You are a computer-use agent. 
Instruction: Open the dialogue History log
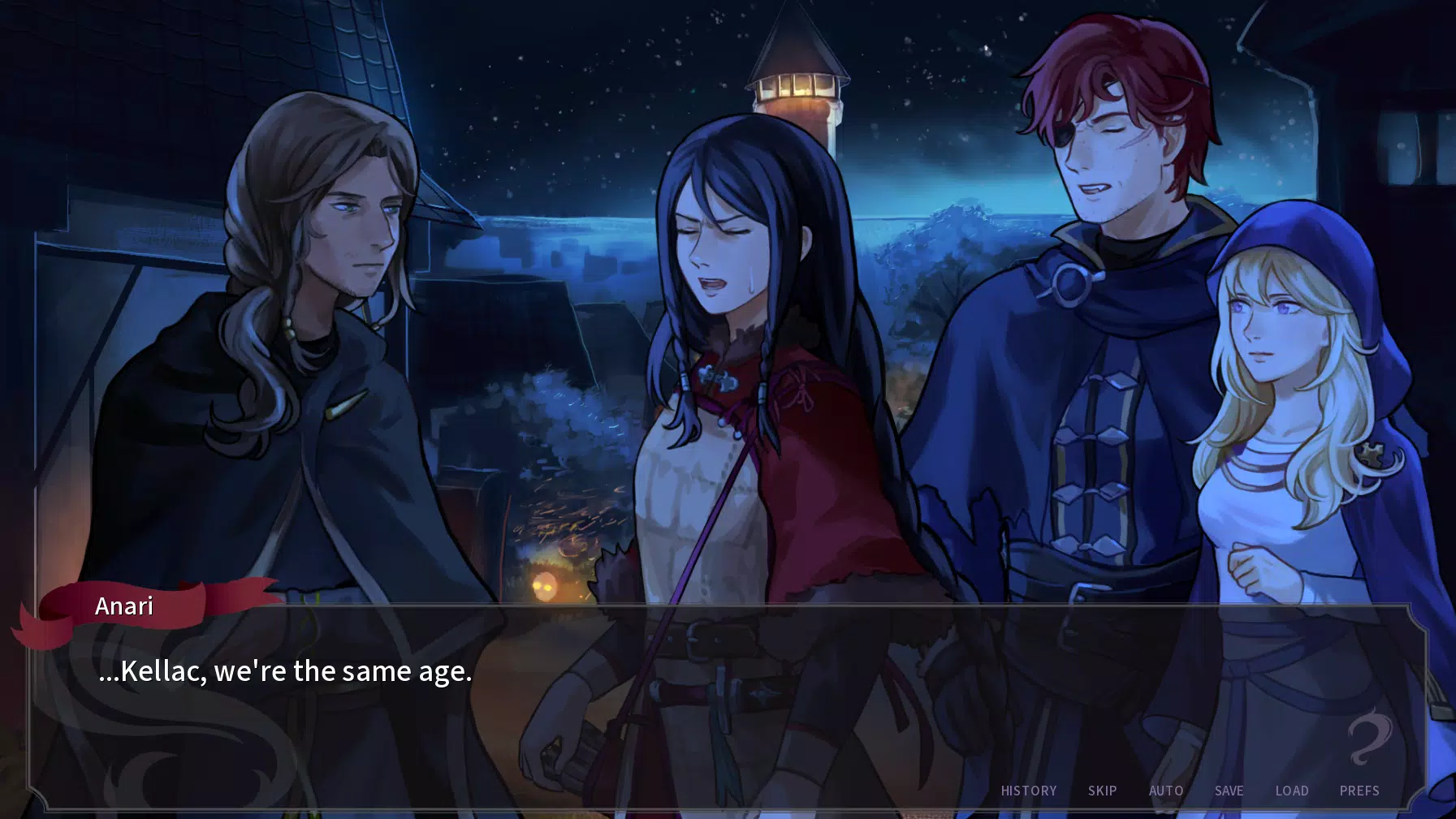click(x=1028, y=791)
